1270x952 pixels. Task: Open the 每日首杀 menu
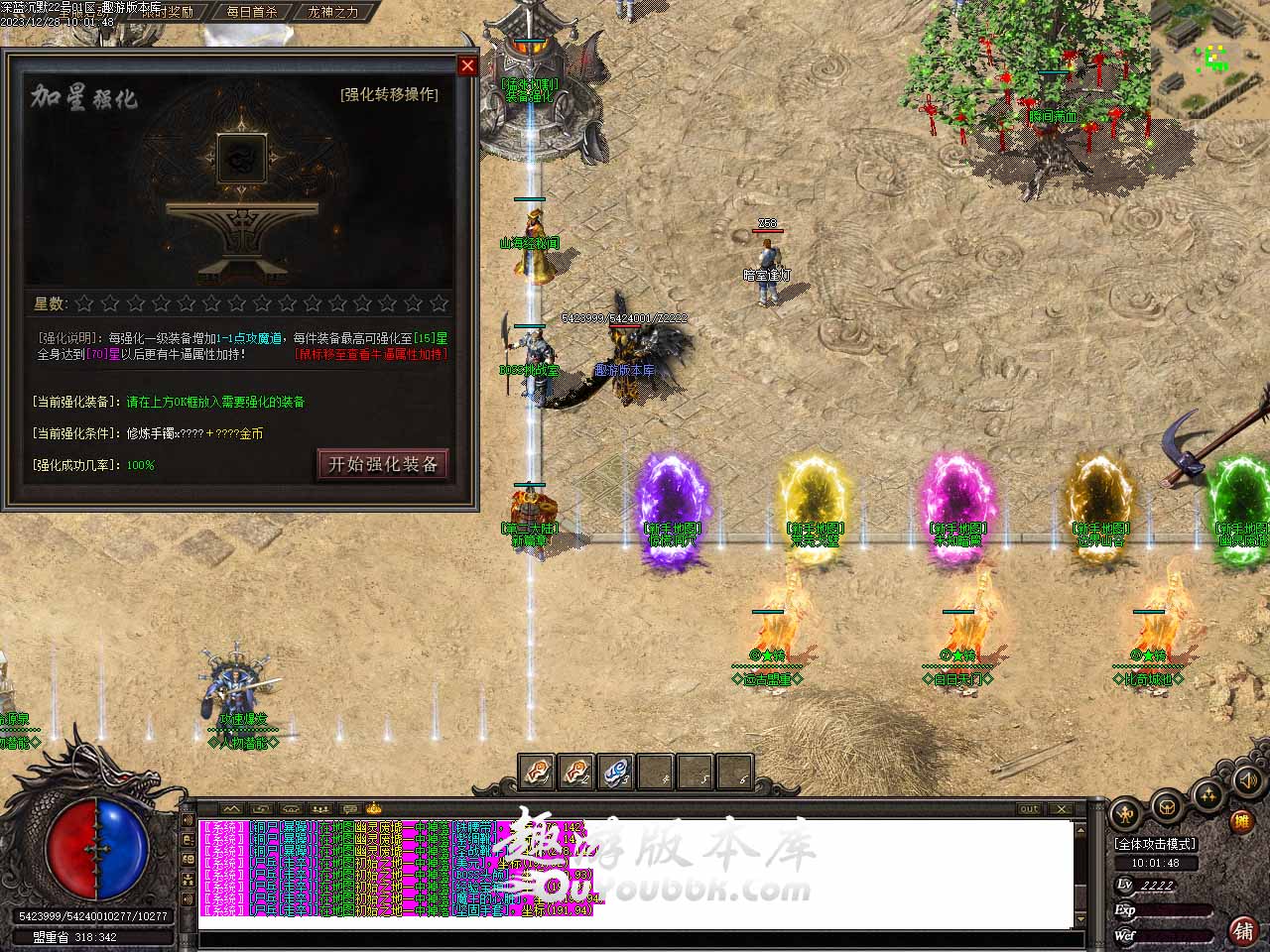pyautogui.click(x=251, y=12)
